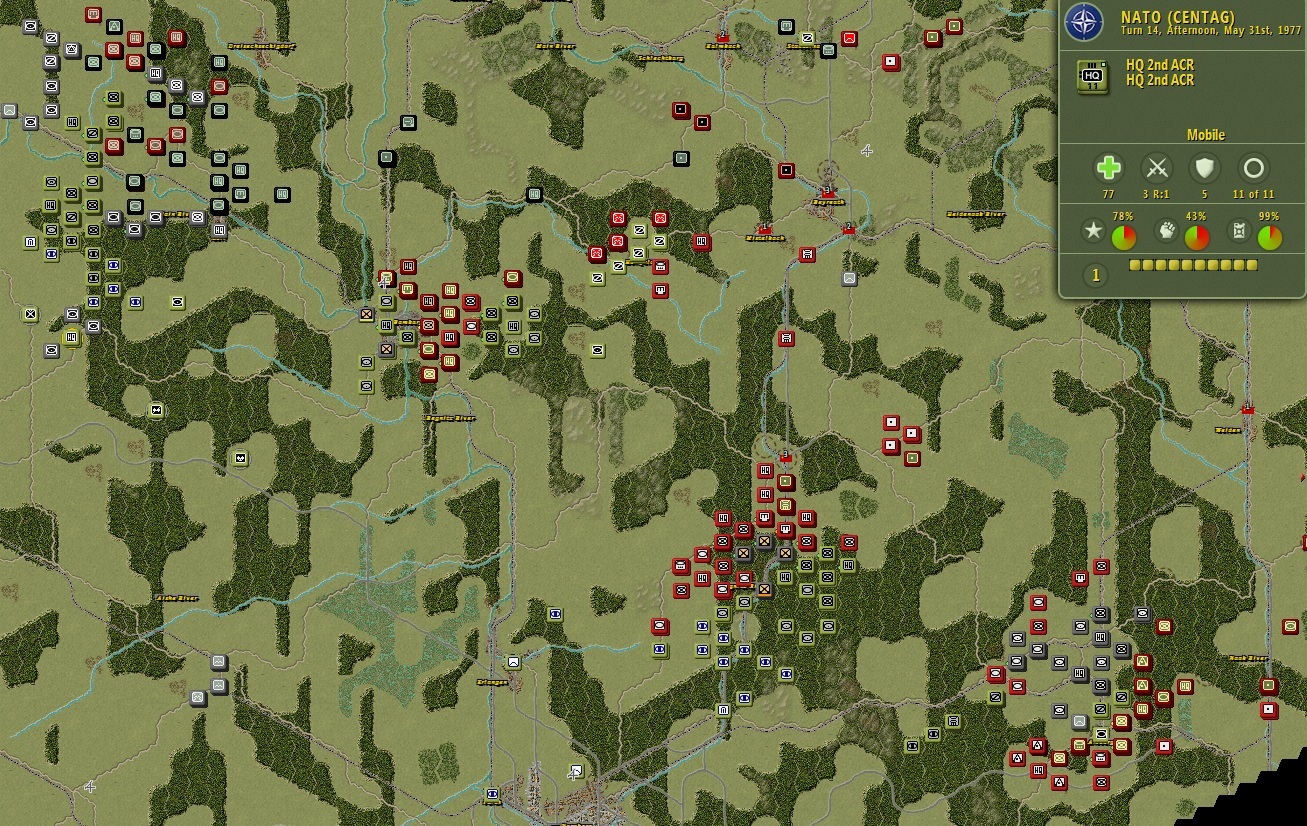
Task: Click the green cross strength icon showing 77
Action: [x=1110, y=168]
